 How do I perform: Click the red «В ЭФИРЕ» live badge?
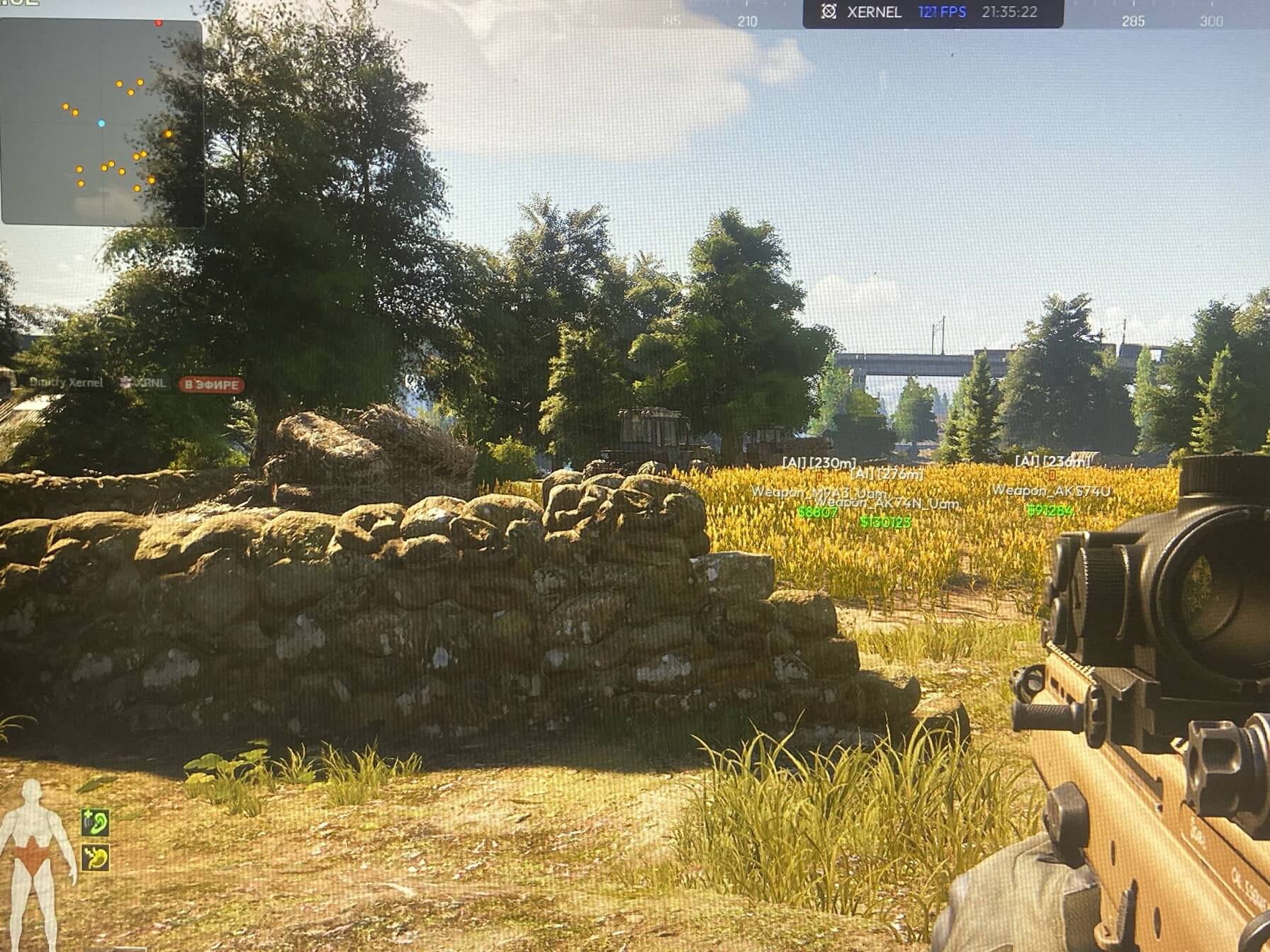[211, 385]
